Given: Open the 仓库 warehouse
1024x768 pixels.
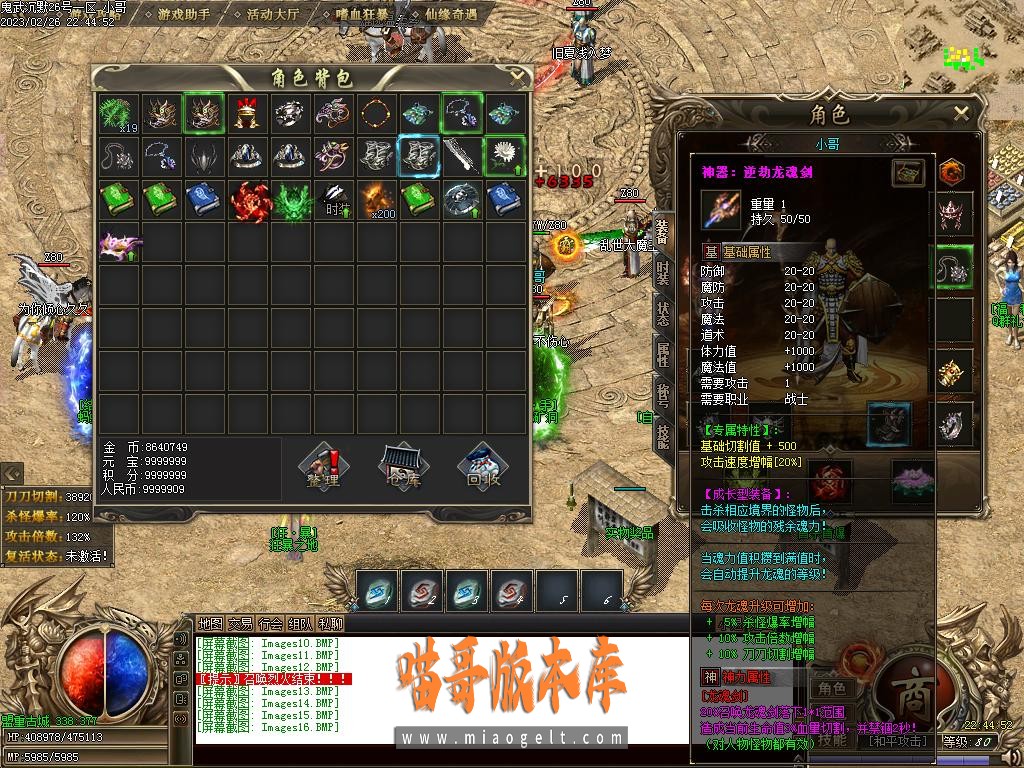Looking at the screenshot, I should (x=404, y=467).
